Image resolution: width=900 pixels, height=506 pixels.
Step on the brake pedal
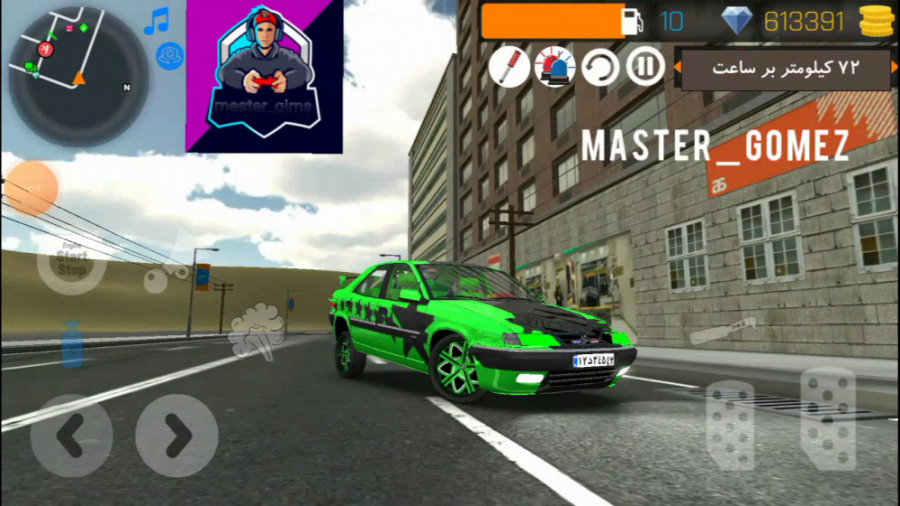point(730,424)
